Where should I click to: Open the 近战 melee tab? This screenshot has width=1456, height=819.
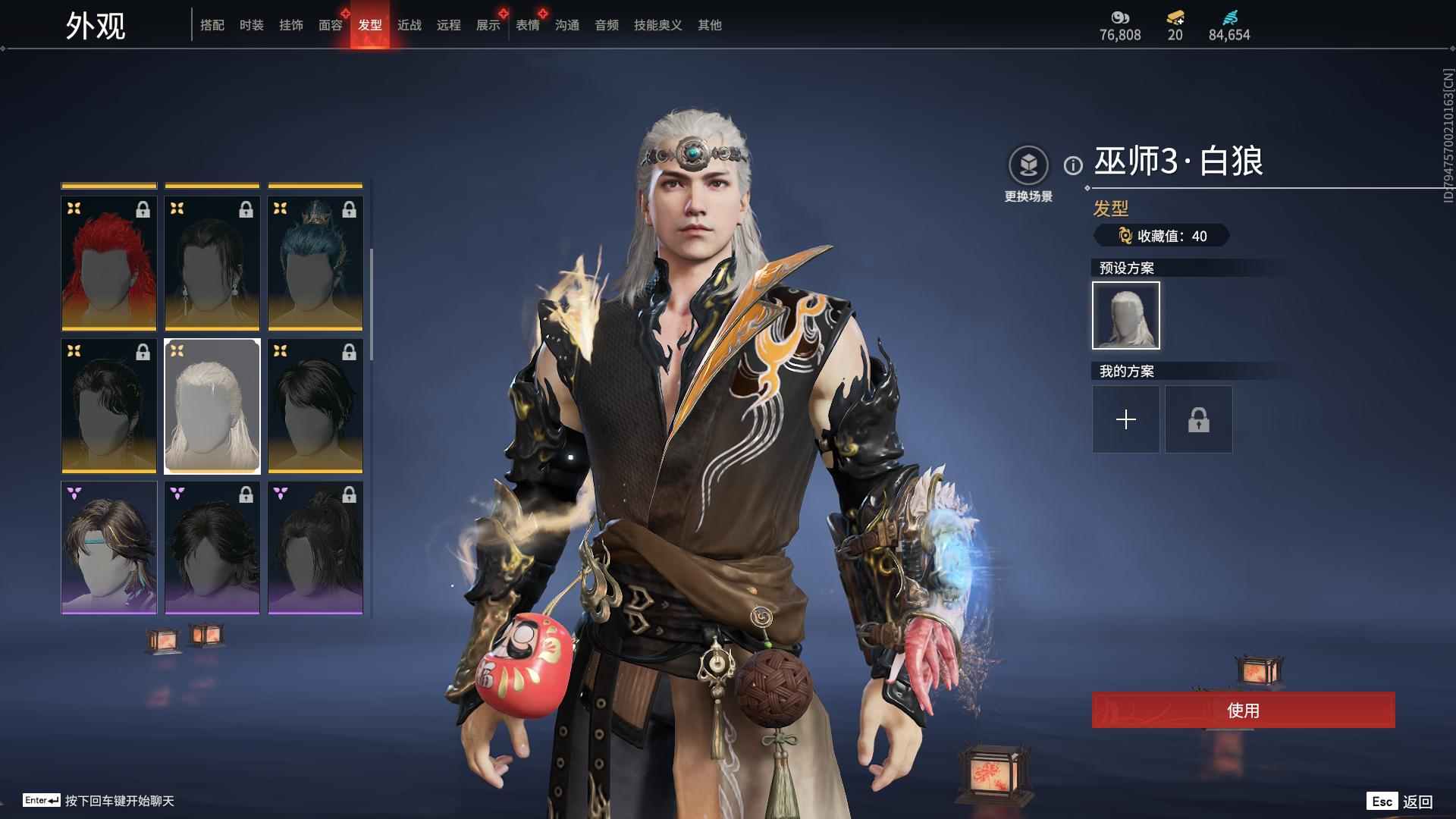click(x=409, y=25)
